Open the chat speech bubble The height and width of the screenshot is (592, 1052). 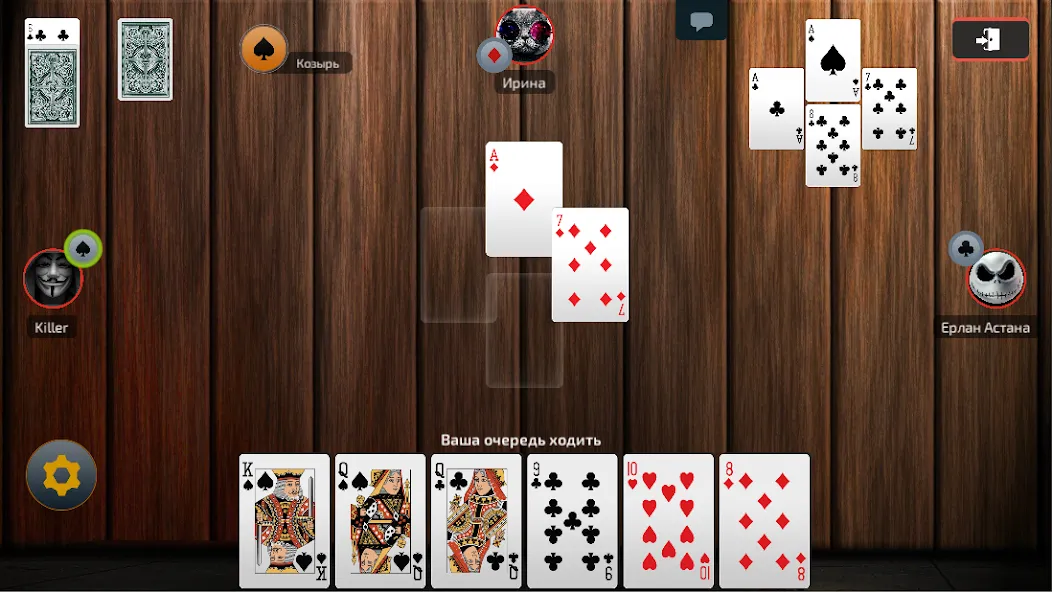tap(701, 21)
